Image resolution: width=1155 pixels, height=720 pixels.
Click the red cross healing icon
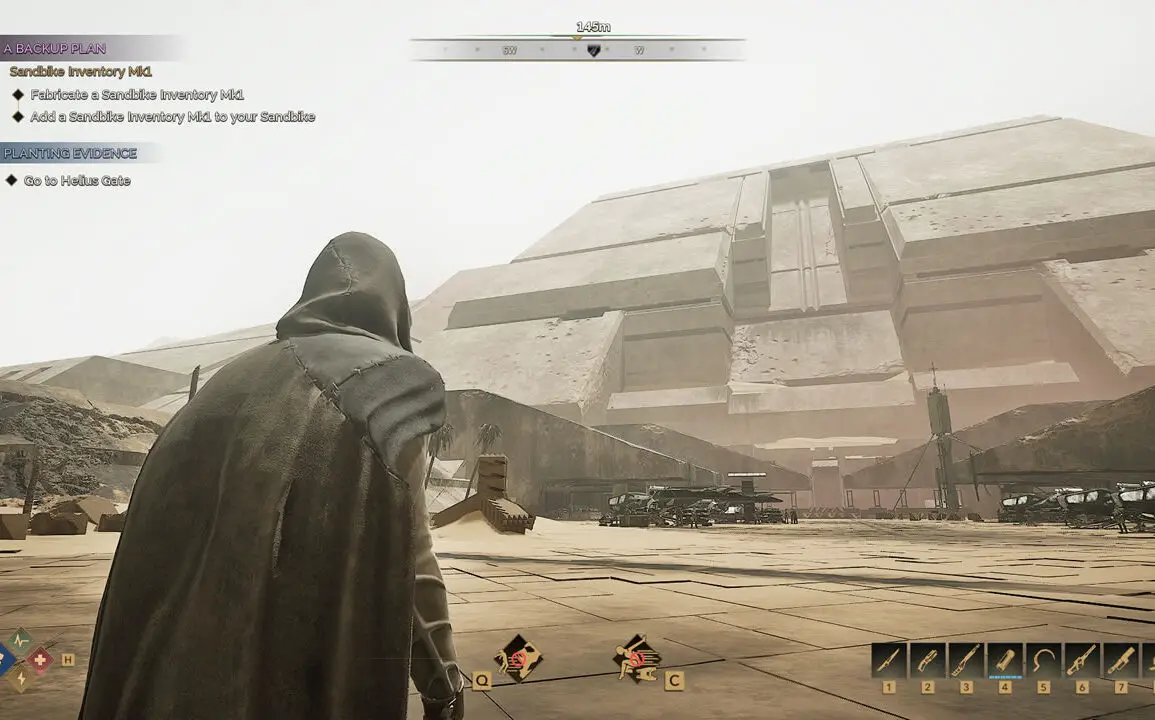tap(40, 659)
